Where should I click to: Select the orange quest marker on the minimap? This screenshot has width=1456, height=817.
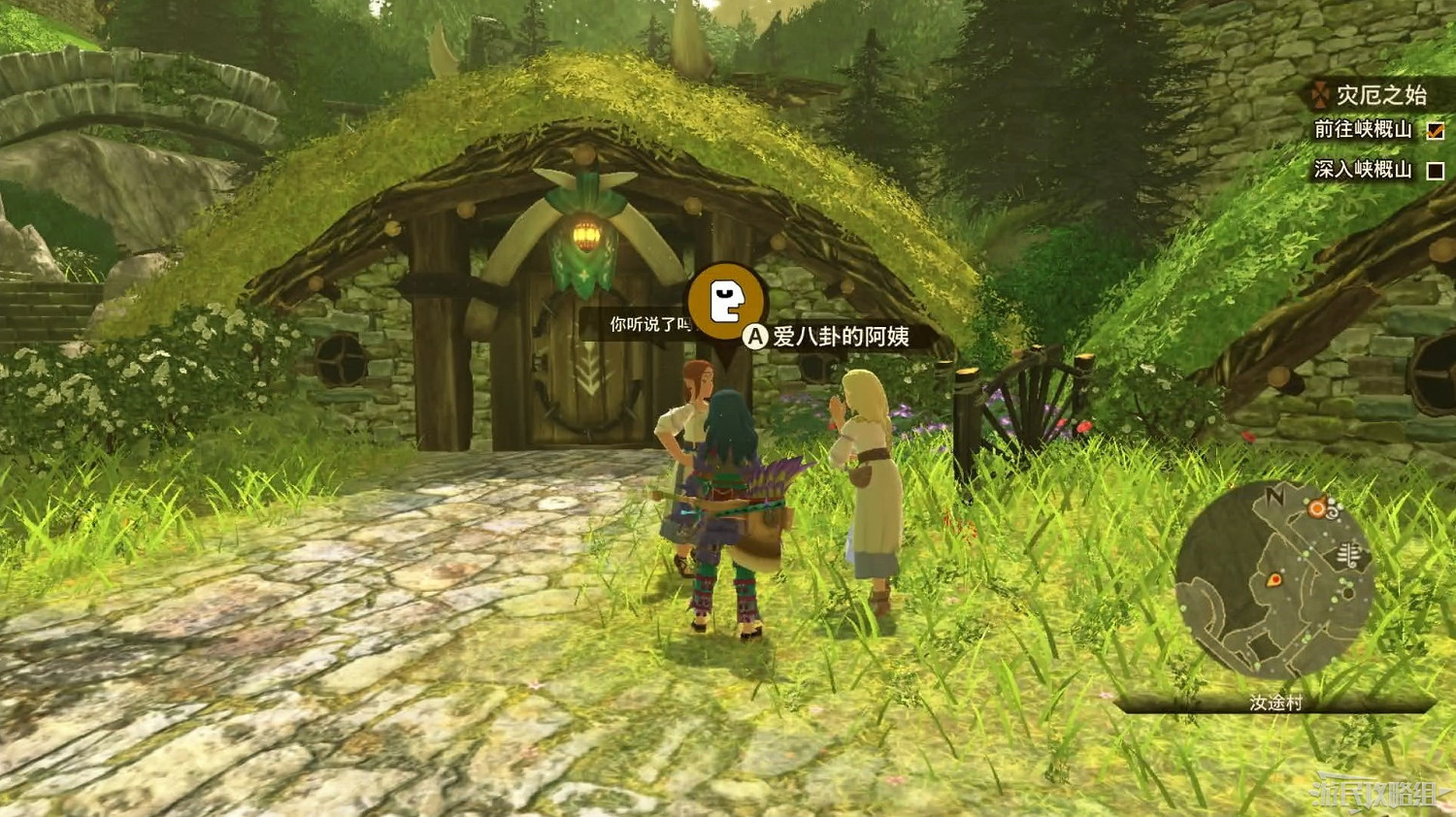pyautogui.click(x=1315, y=507)
